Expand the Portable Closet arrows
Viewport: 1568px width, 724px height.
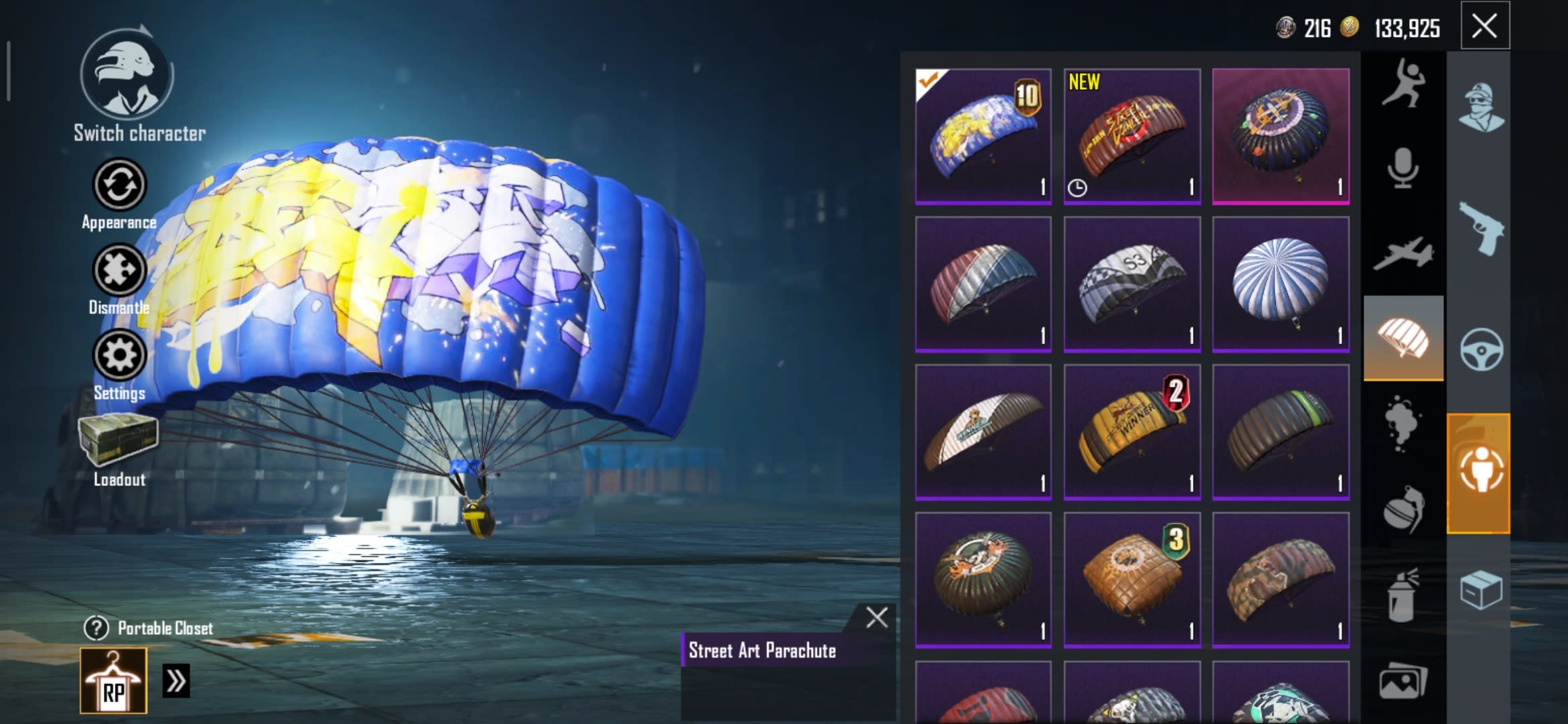[x=176, y=680]
